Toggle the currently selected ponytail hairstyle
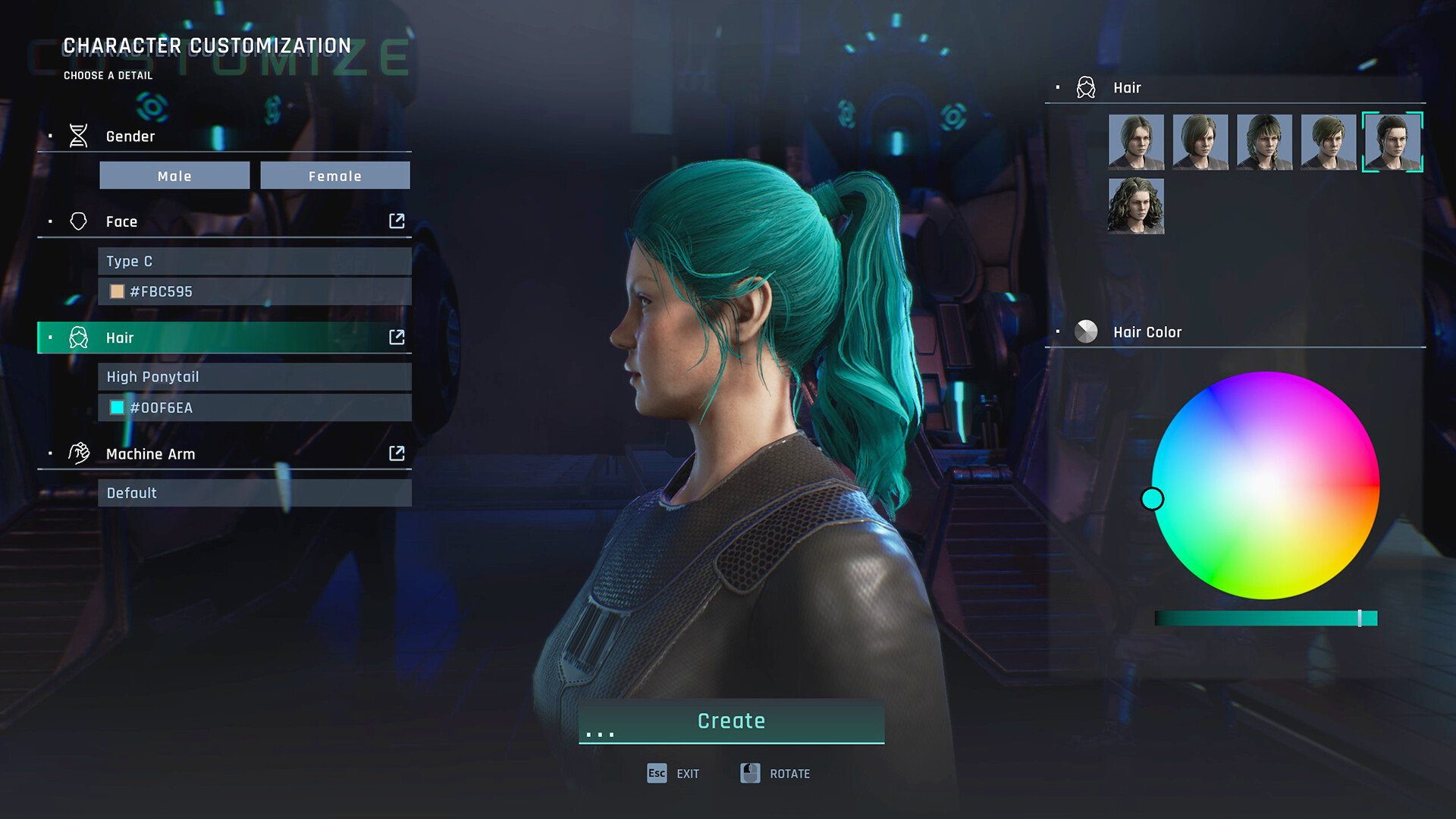This screenshot has height=819, width=1456. click(x=1392, y=142)
